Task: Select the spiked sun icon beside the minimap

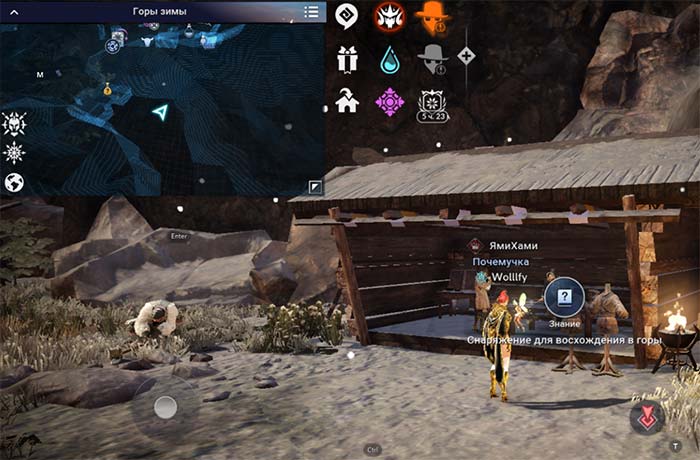Action: (14, 124)
